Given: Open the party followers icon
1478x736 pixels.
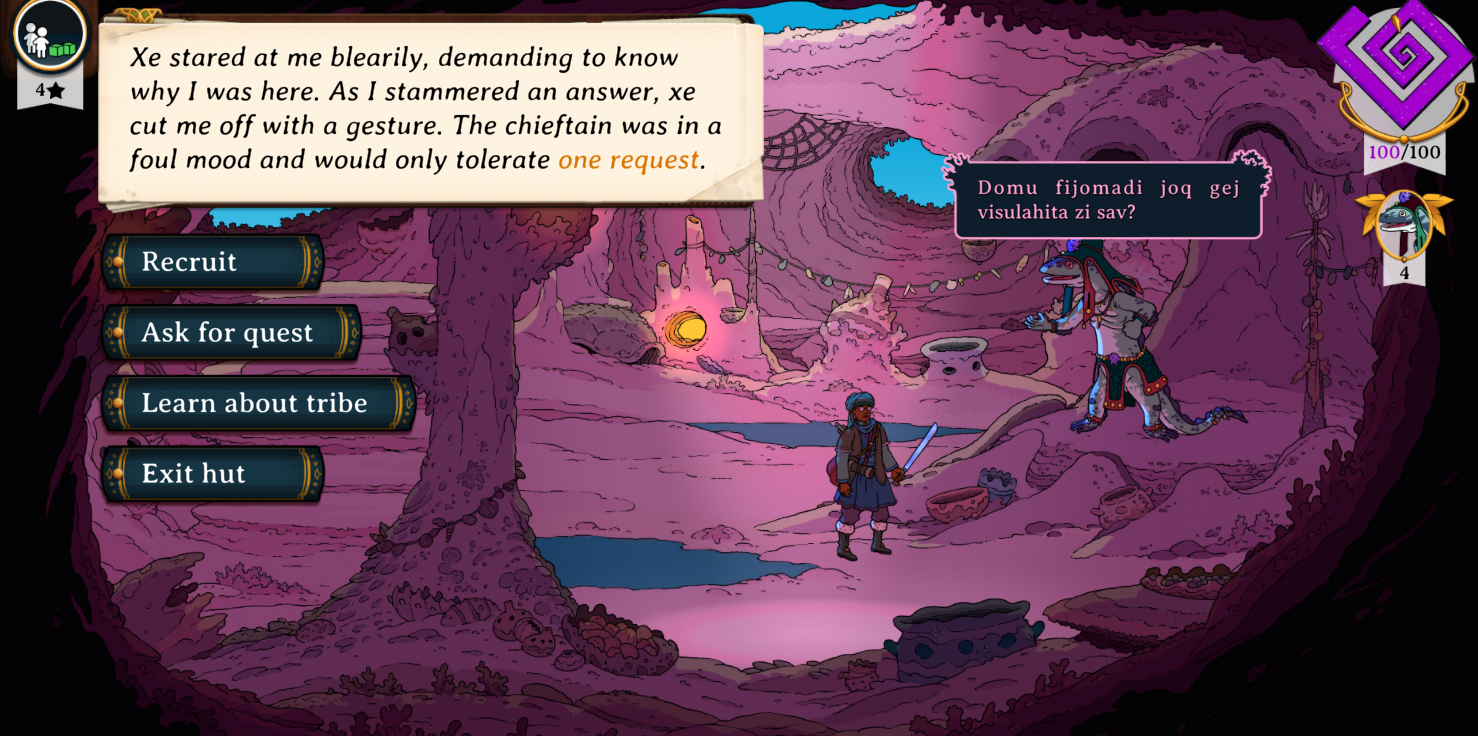Looking at the screenshot, I should point(49,35).
